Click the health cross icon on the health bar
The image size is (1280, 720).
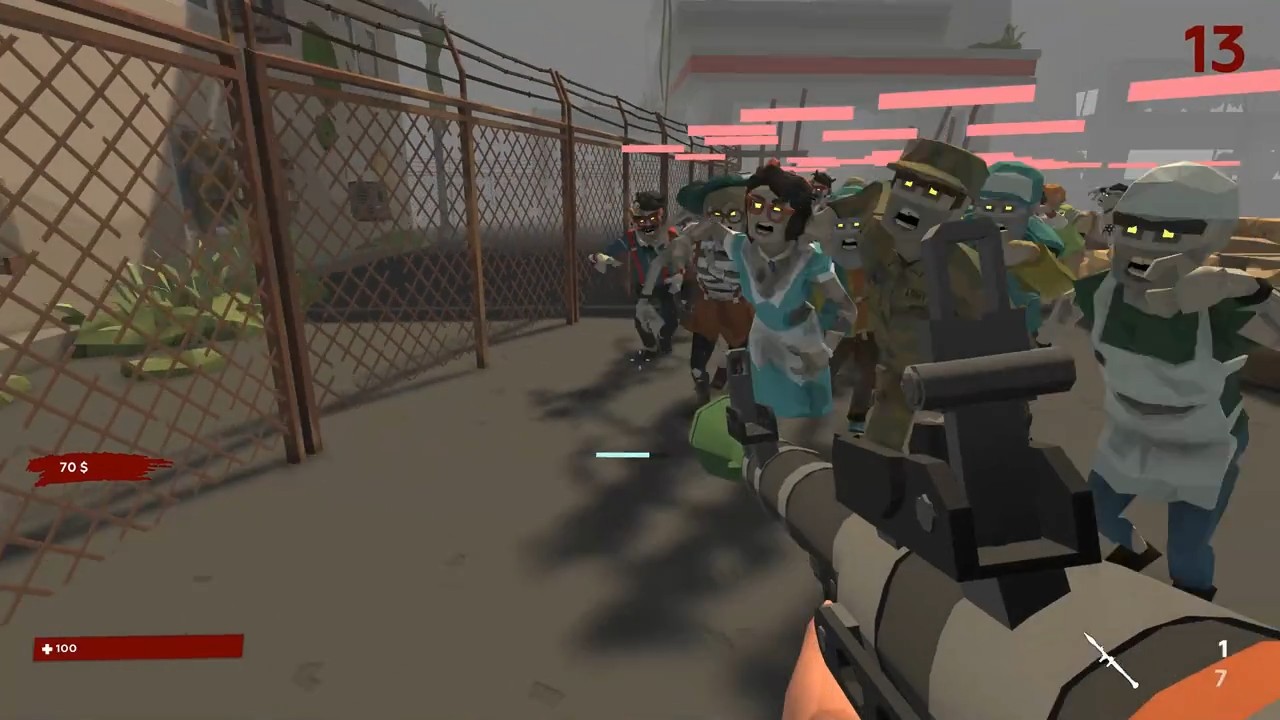pyautogui.click(x=46, y=648)
